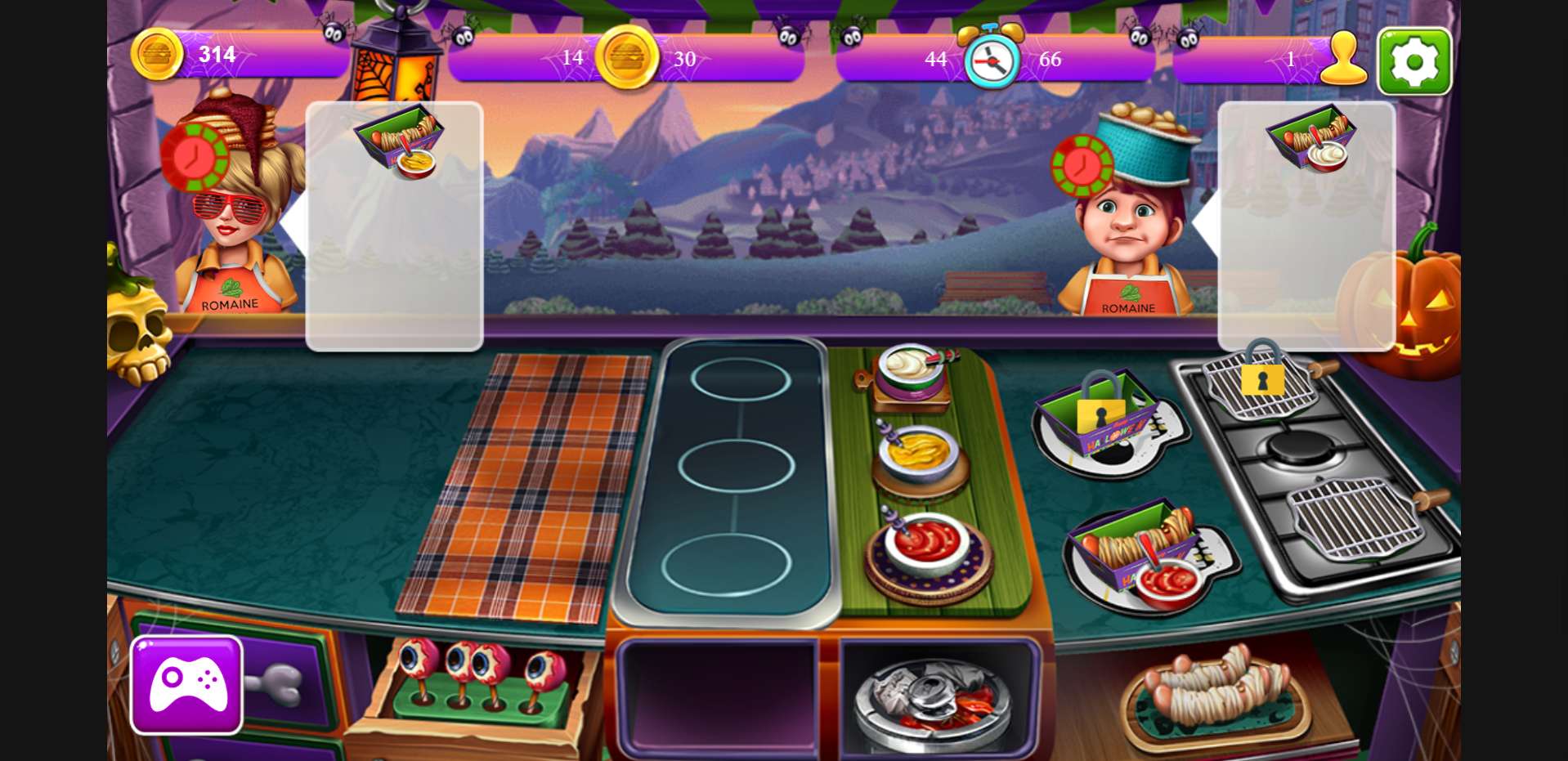1568x761 pixels.
Task: Select the empty unlocked grill rack
Action: point(1357,517)
